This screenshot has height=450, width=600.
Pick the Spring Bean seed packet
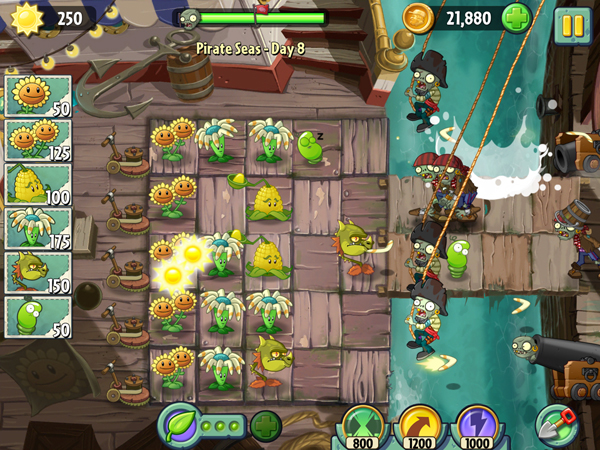tap(38, 316)
